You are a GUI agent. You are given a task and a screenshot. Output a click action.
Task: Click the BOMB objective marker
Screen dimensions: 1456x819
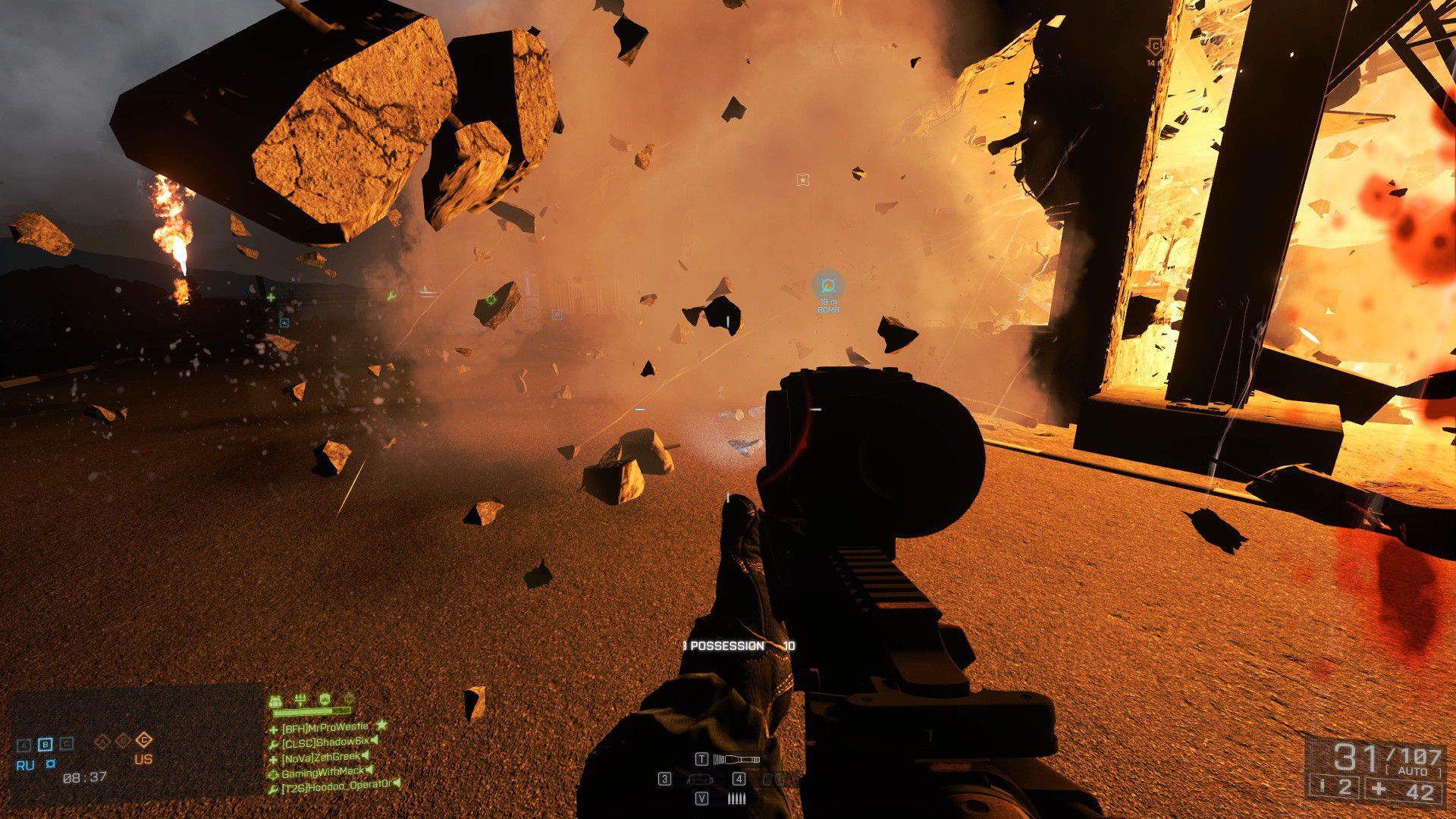click(x=827, y=286)
